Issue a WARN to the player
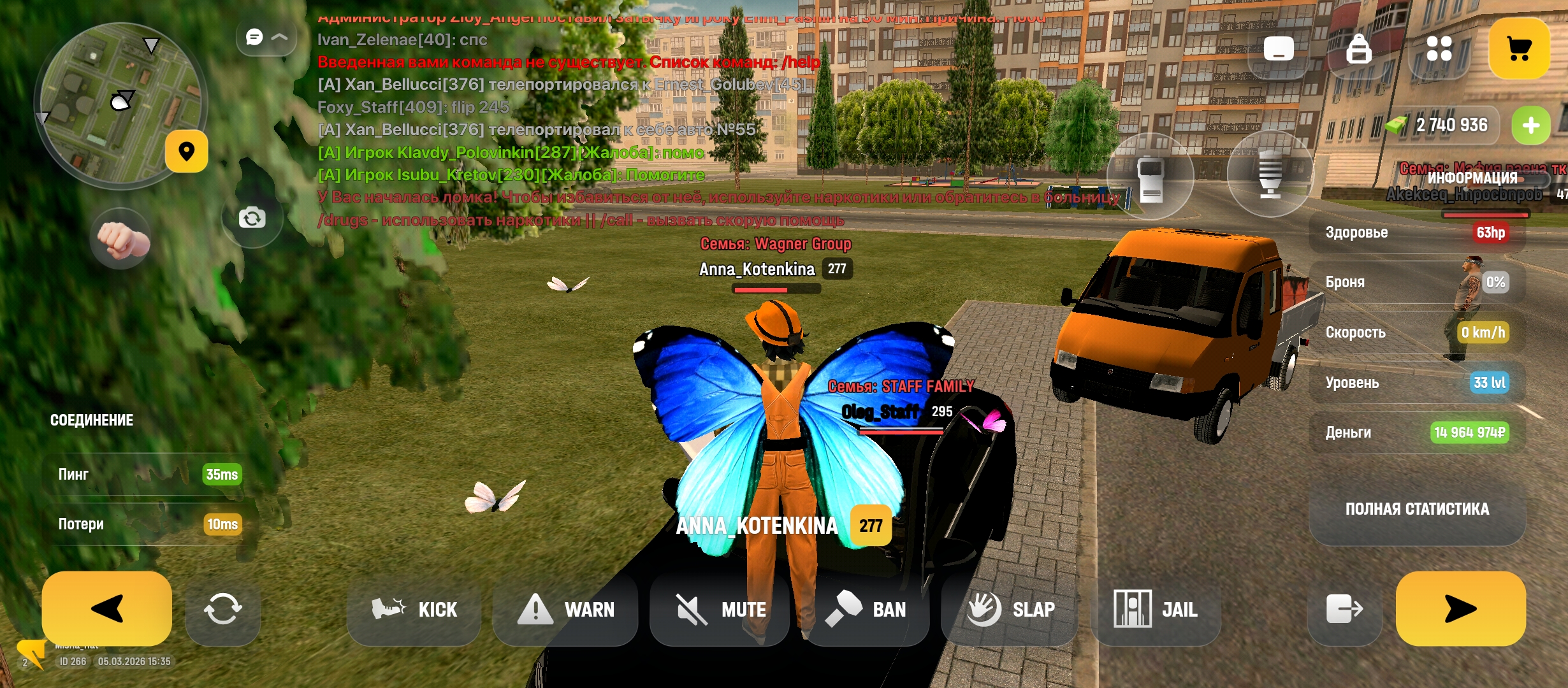 click(x=565, y=610)
